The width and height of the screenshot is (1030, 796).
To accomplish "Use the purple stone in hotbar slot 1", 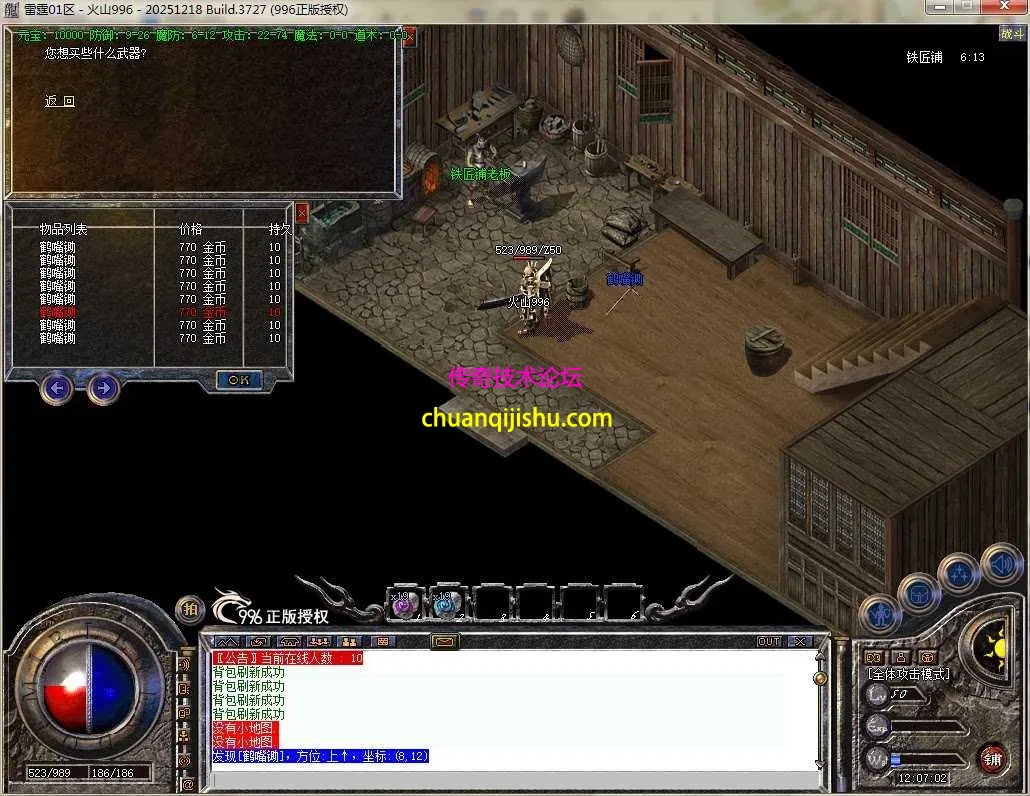I will click(x=403, y=604).
